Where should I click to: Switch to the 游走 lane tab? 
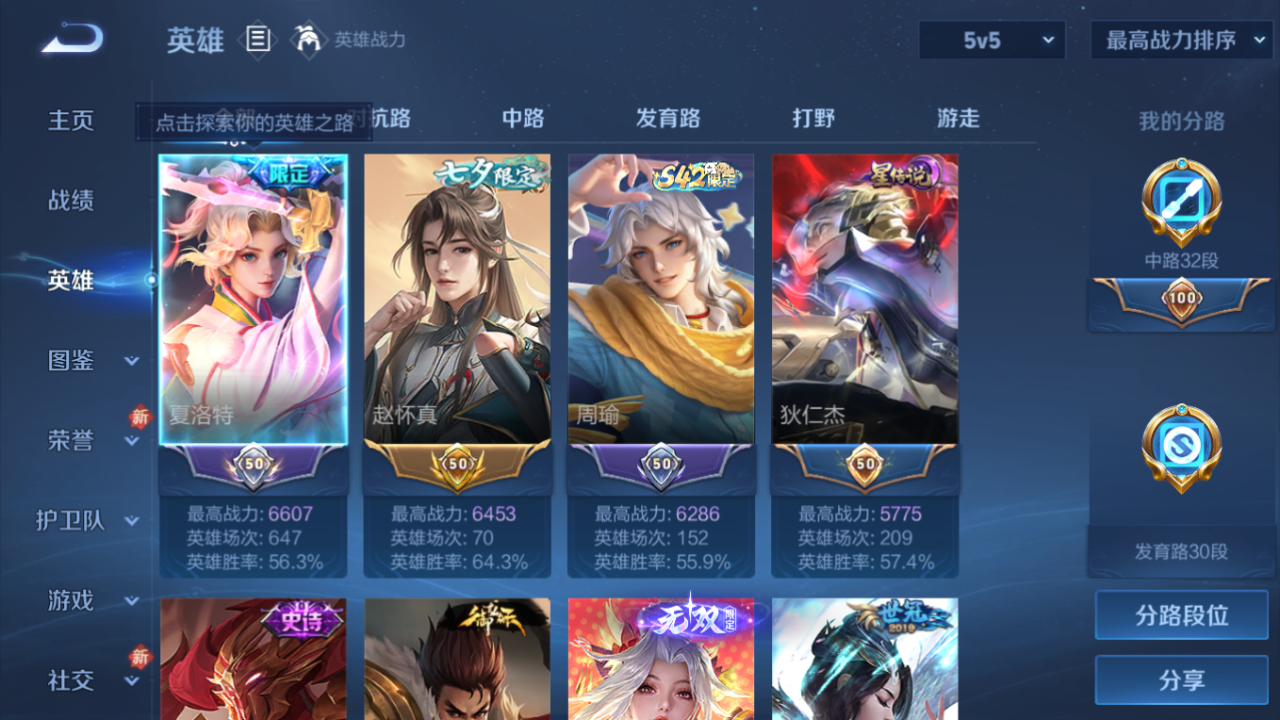(958, 118)
